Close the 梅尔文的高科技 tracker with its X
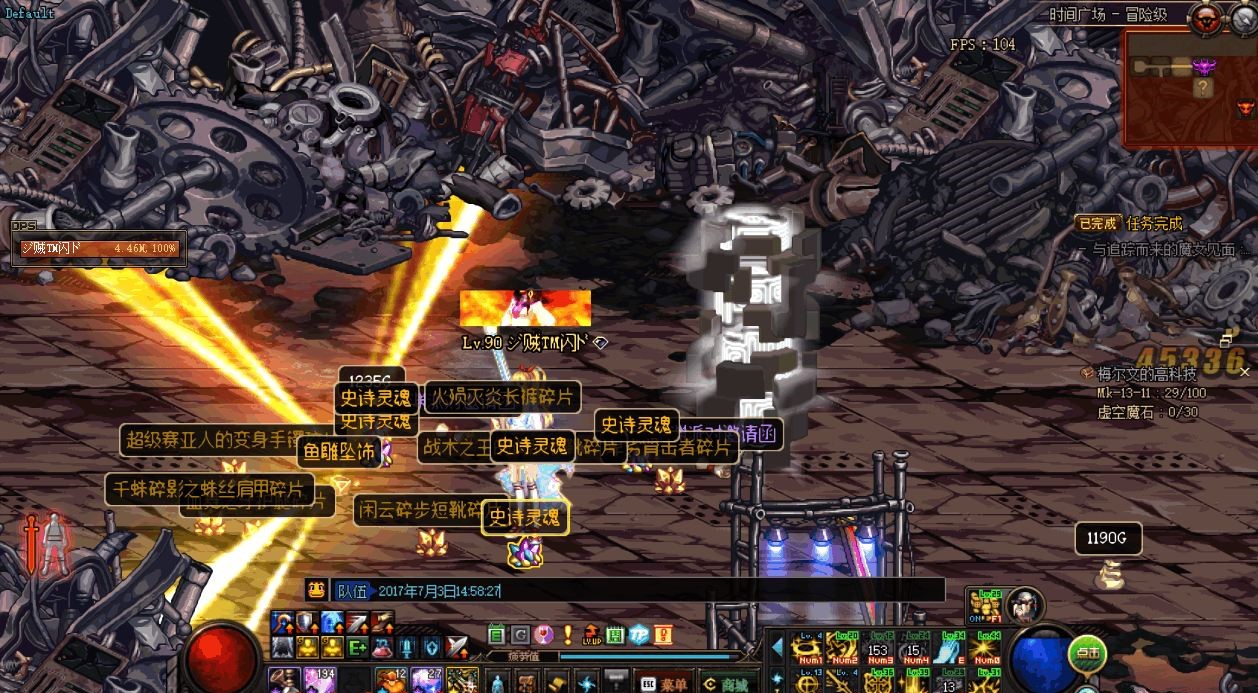The image size is (1258, 693). pos(1245,372)
